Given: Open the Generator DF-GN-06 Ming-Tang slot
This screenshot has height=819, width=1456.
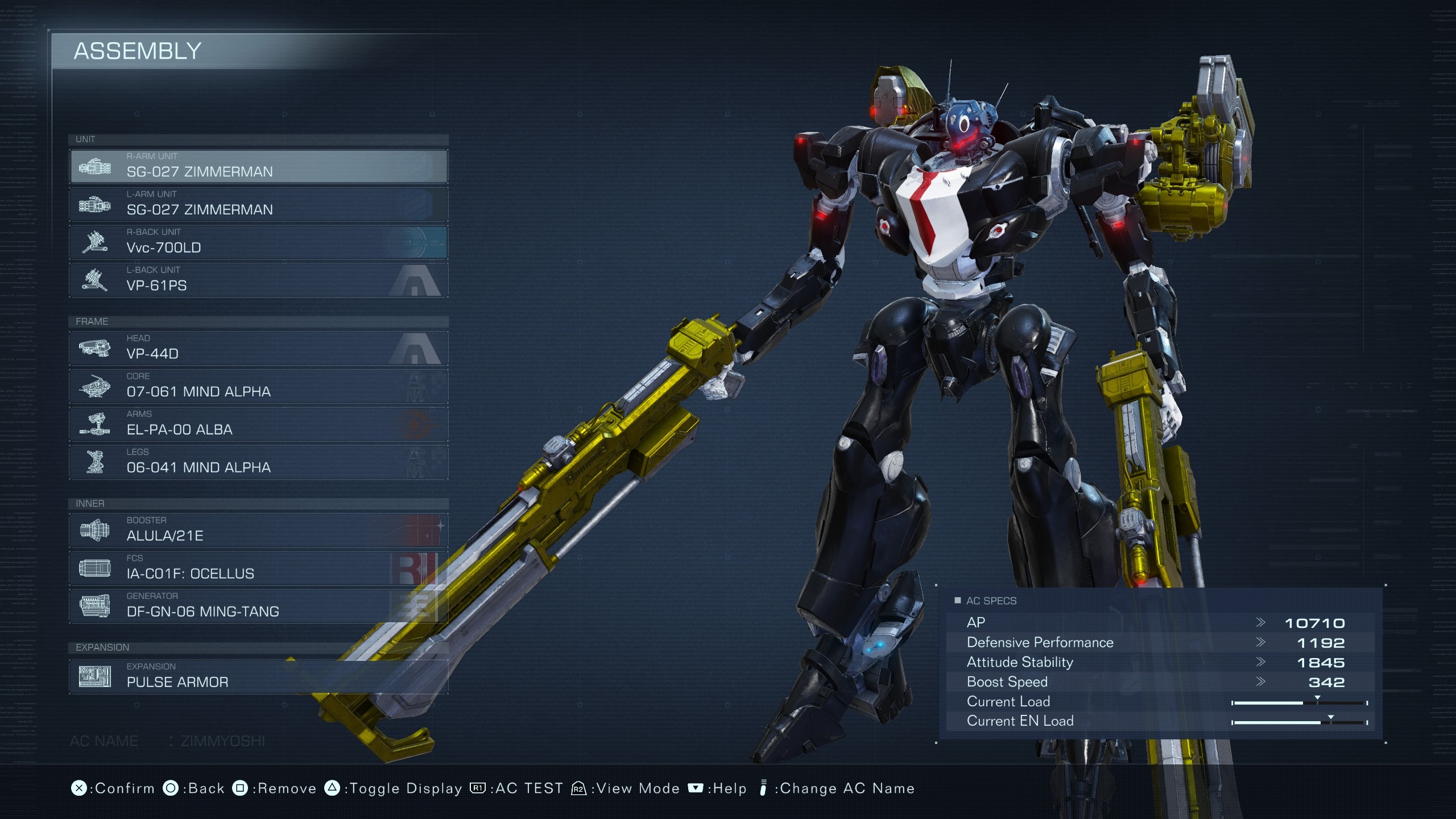Looking at the screenshot, I should coord(259,606).
